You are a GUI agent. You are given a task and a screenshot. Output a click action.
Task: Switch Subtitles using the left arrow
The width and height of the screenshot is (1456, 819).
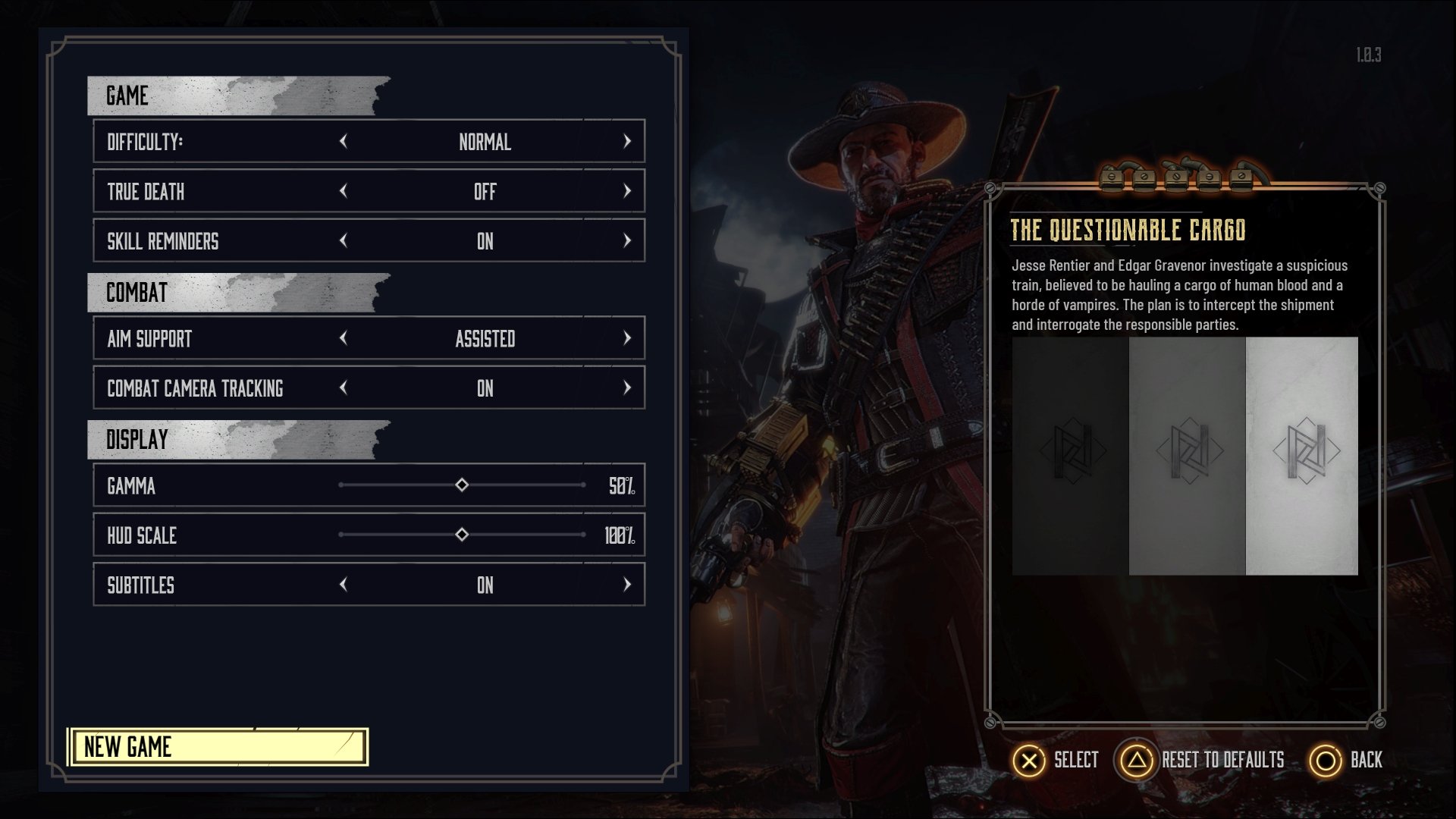[x=344, y=585]
